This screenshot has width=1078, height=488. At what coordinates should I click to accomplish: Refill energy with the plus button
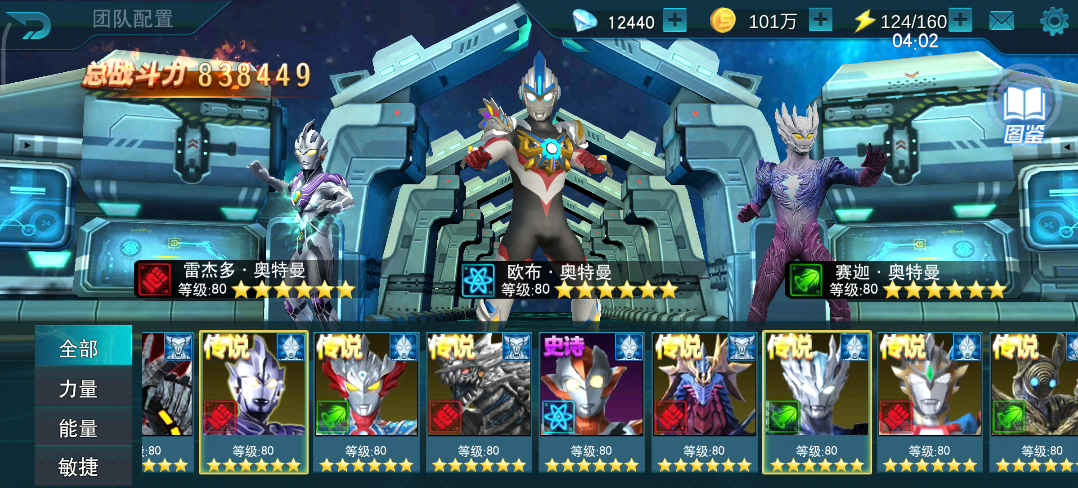click(x=960, y=20)
